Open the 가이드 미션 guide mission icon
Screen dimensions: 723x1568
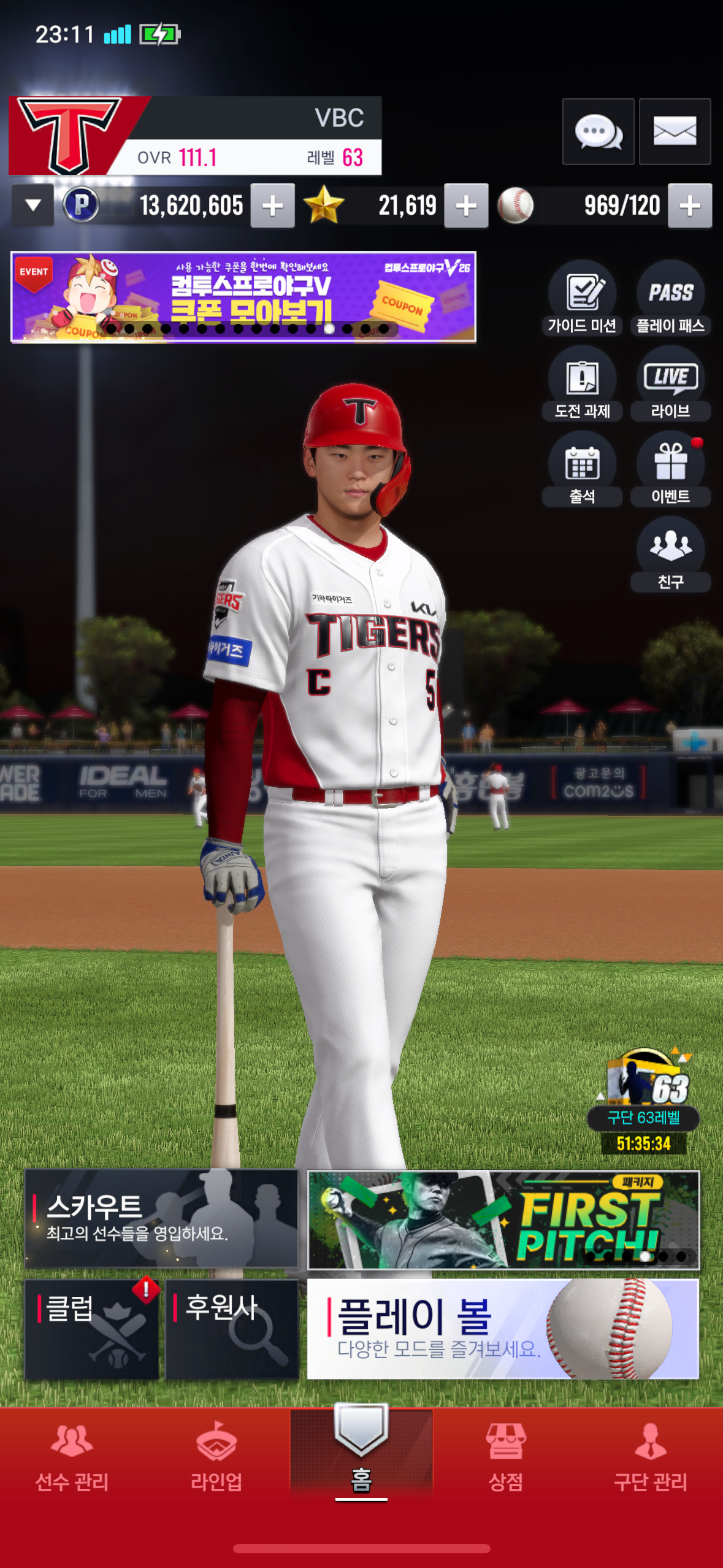pyautogui.click(x=582, y=298)
